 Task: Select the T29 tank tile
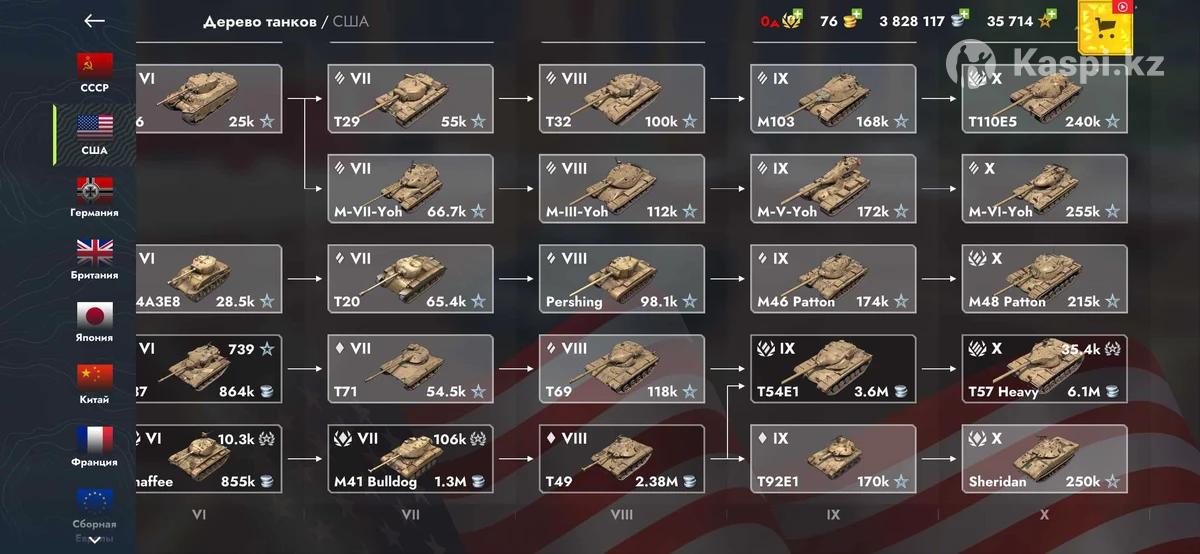point(410,98)
